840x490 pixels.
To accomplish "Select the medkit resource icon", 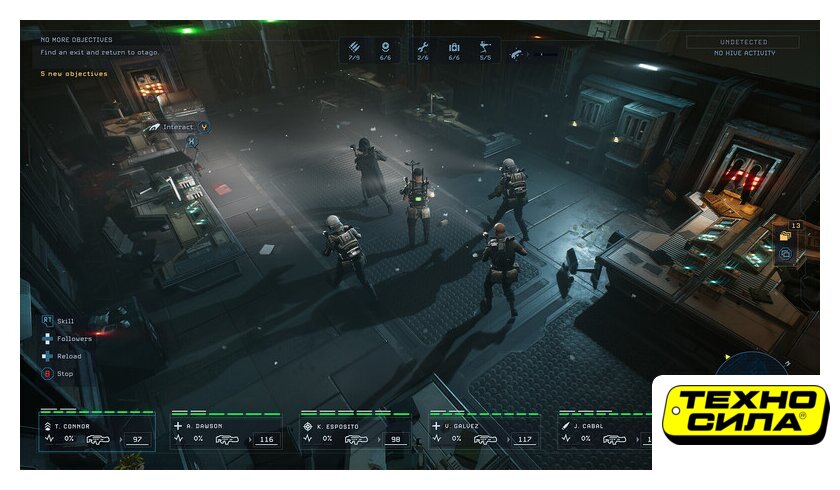I will 454,46.
